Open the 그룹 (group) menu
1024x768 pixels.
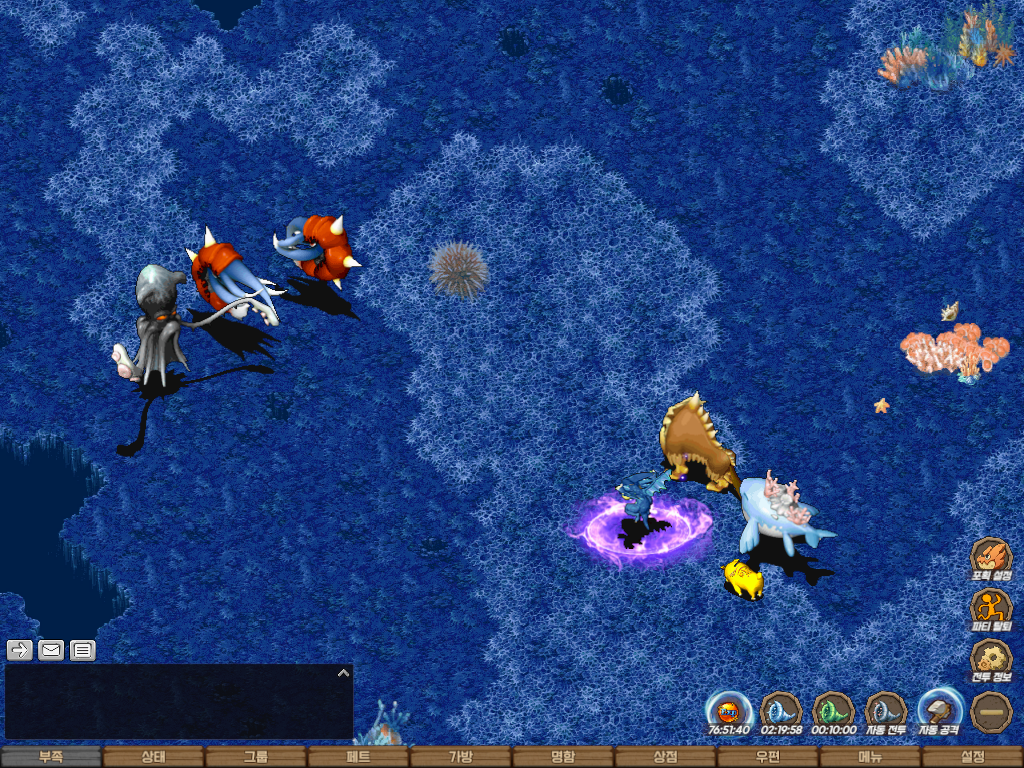256,757
